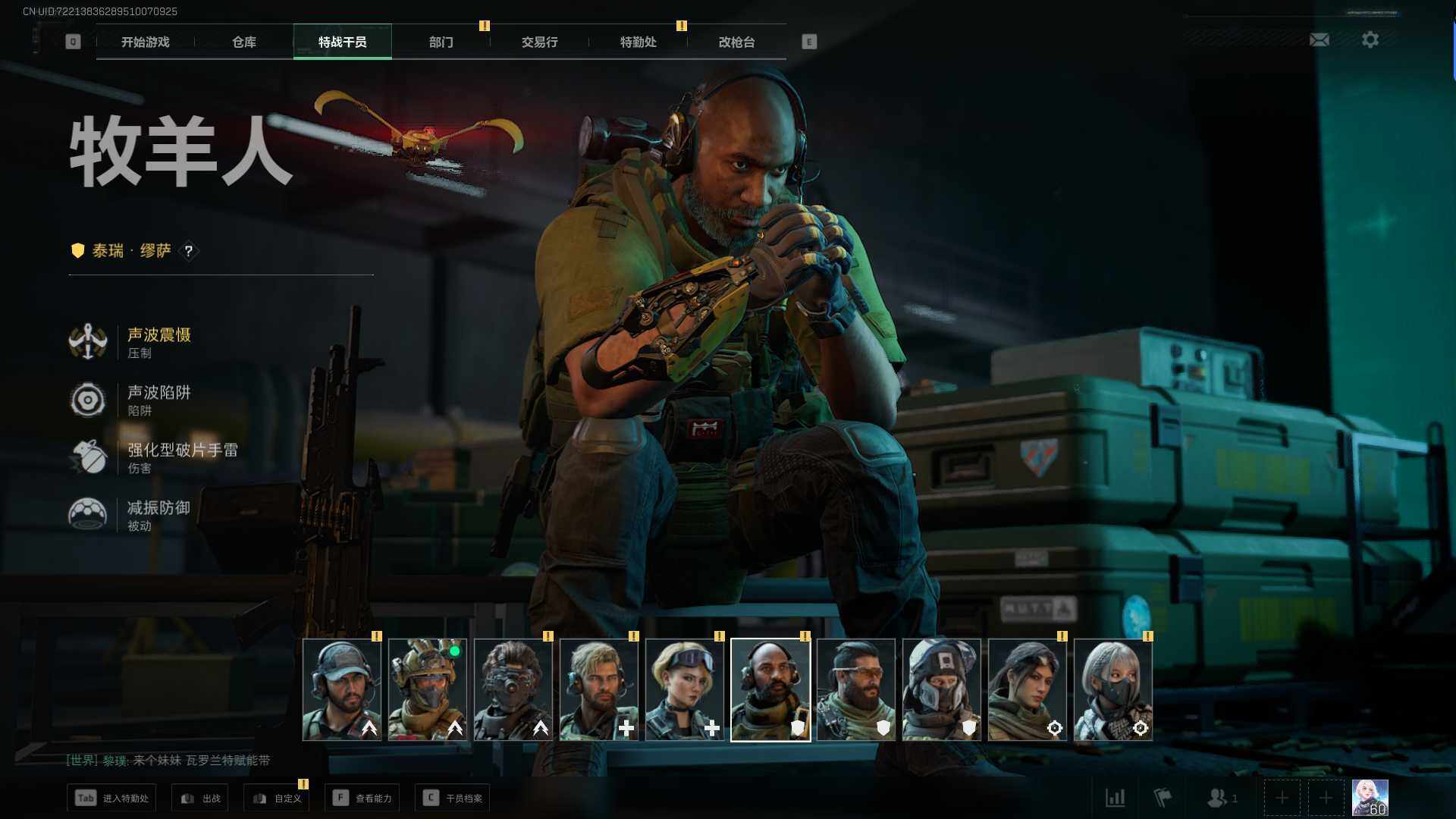Show the 强化型破片手雷 ability details

[181, 457]
